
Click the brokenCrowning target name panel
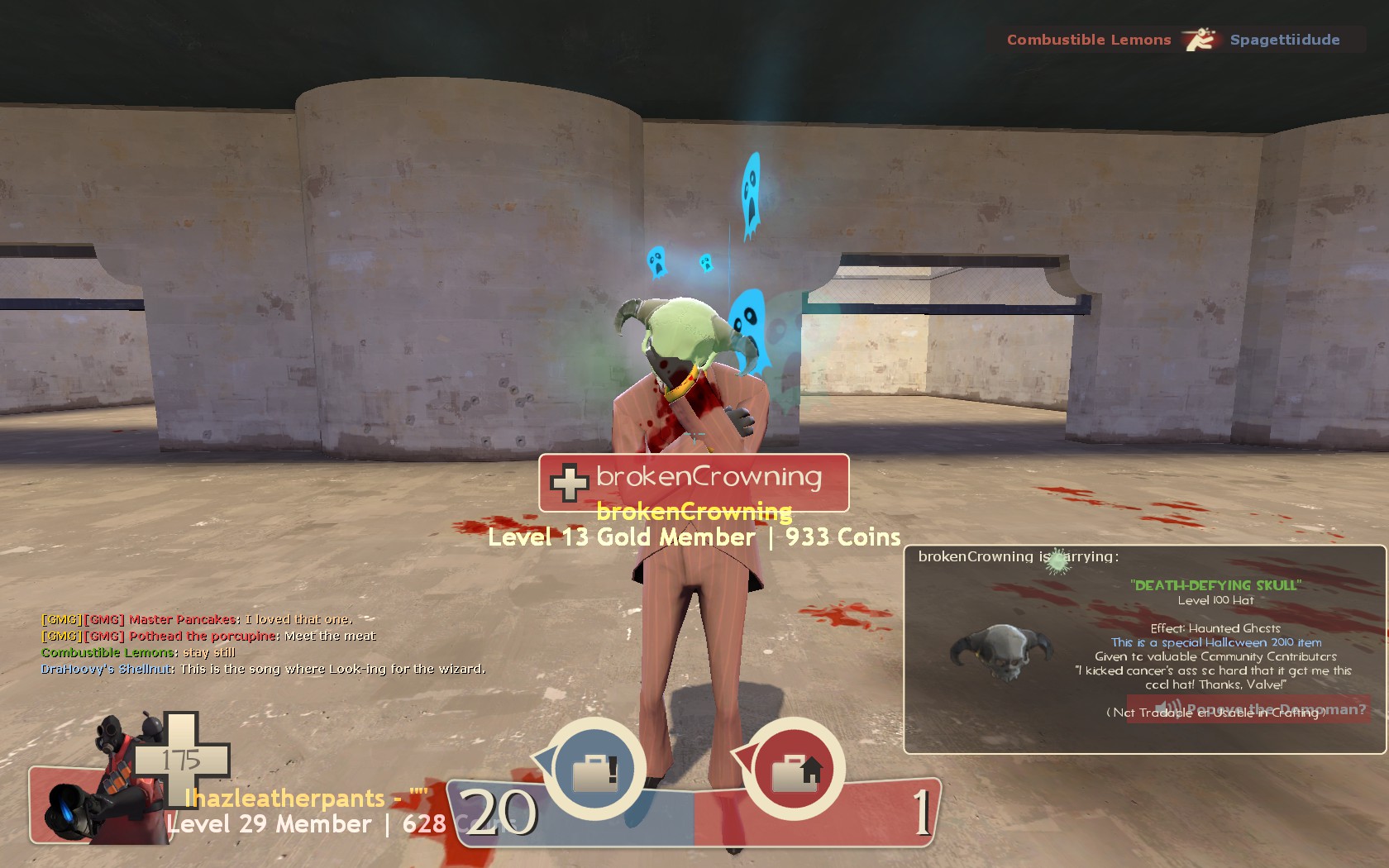click(694, 482)
